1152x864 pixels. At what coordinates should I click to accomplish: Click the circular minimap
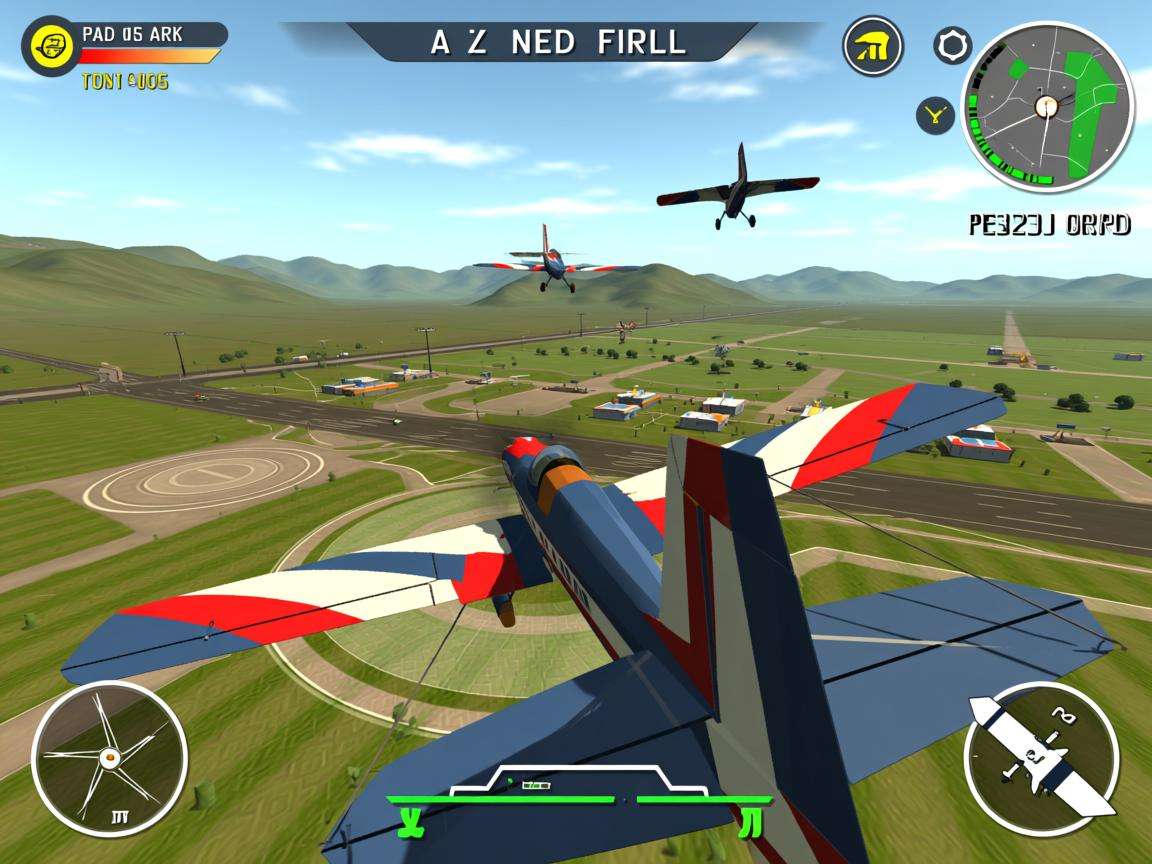pos(1047,106)
